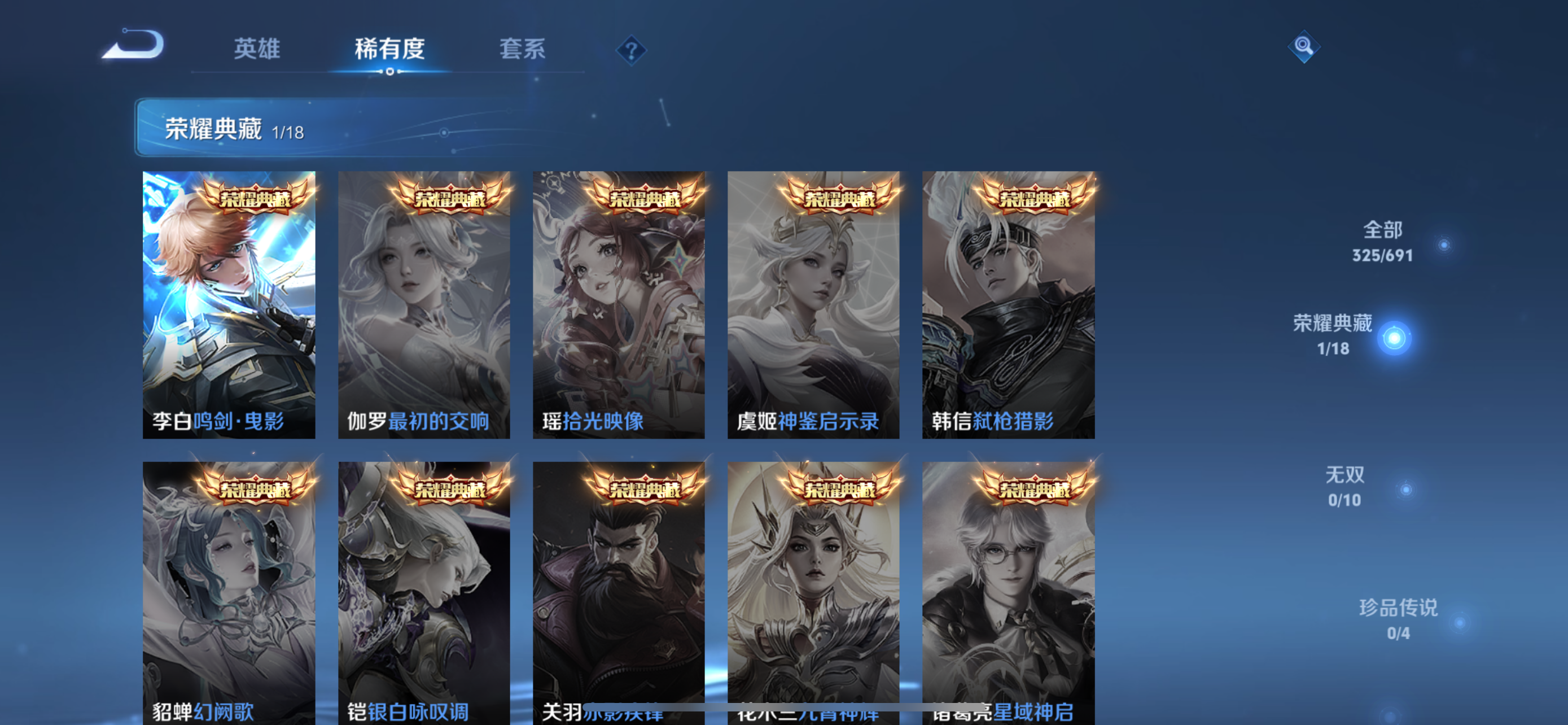Jump to the 无双 0/10 category
1568x725 pixels.
pyautogui.click(x=1344, y=487)
